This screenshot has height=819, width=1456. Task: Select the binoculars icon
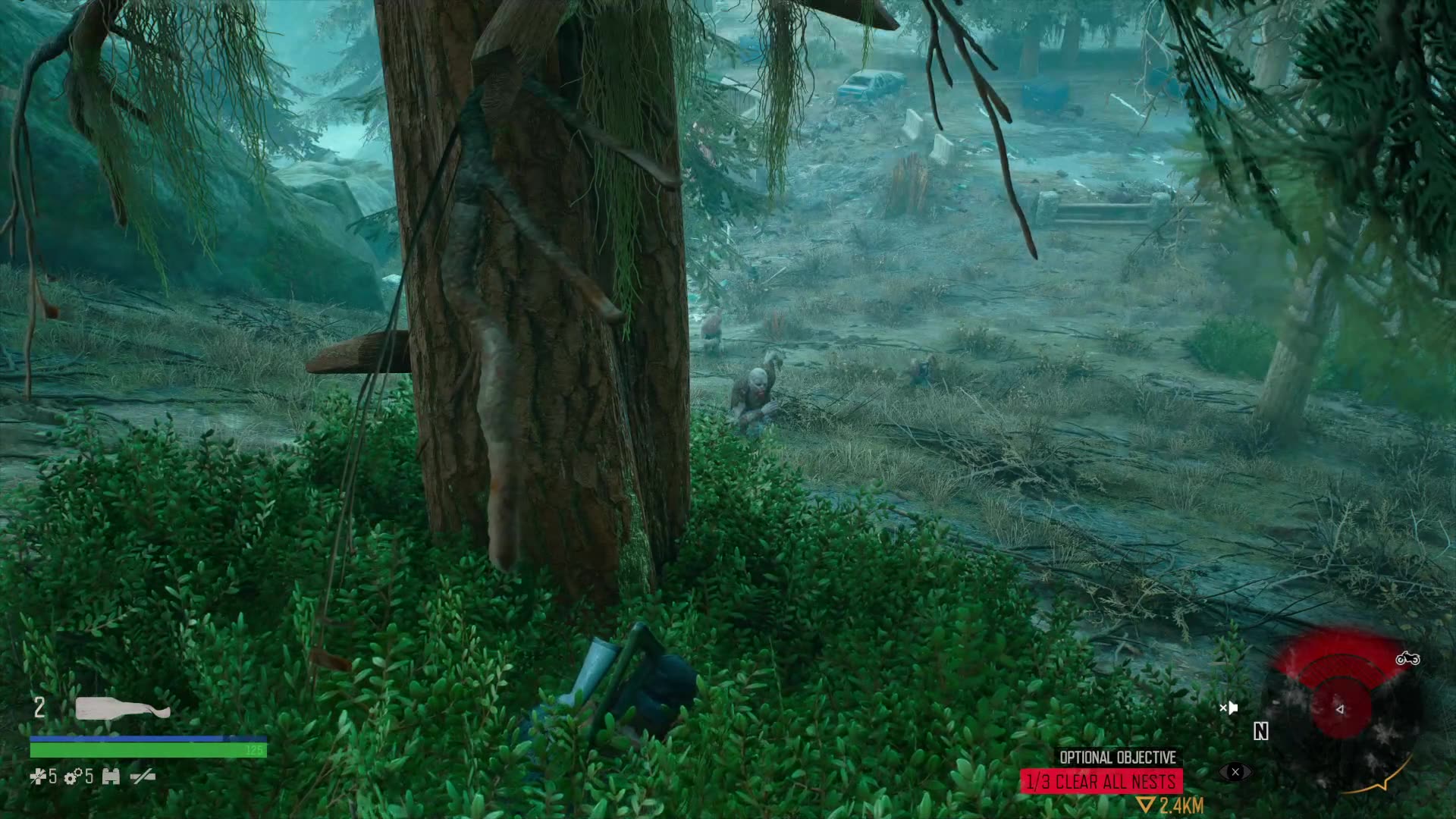pos(111,777)
